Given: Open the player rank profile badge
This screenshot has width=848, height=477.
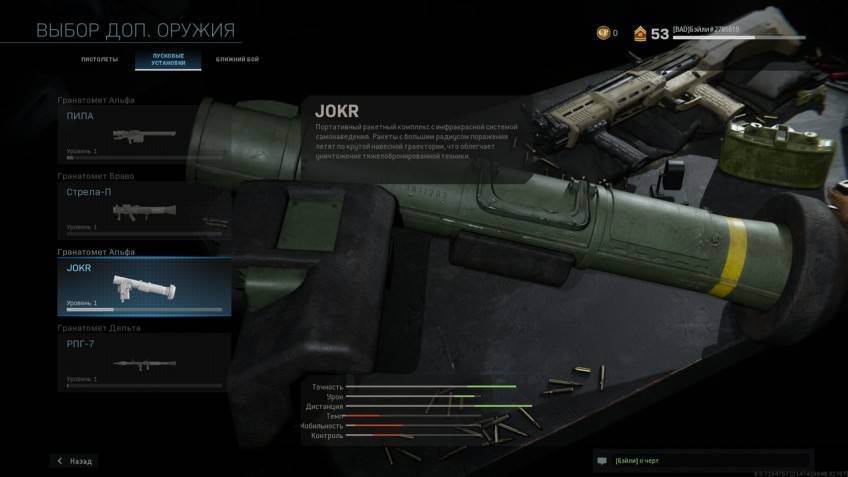Looking at the screenshot, I should (x=638, y=33).
